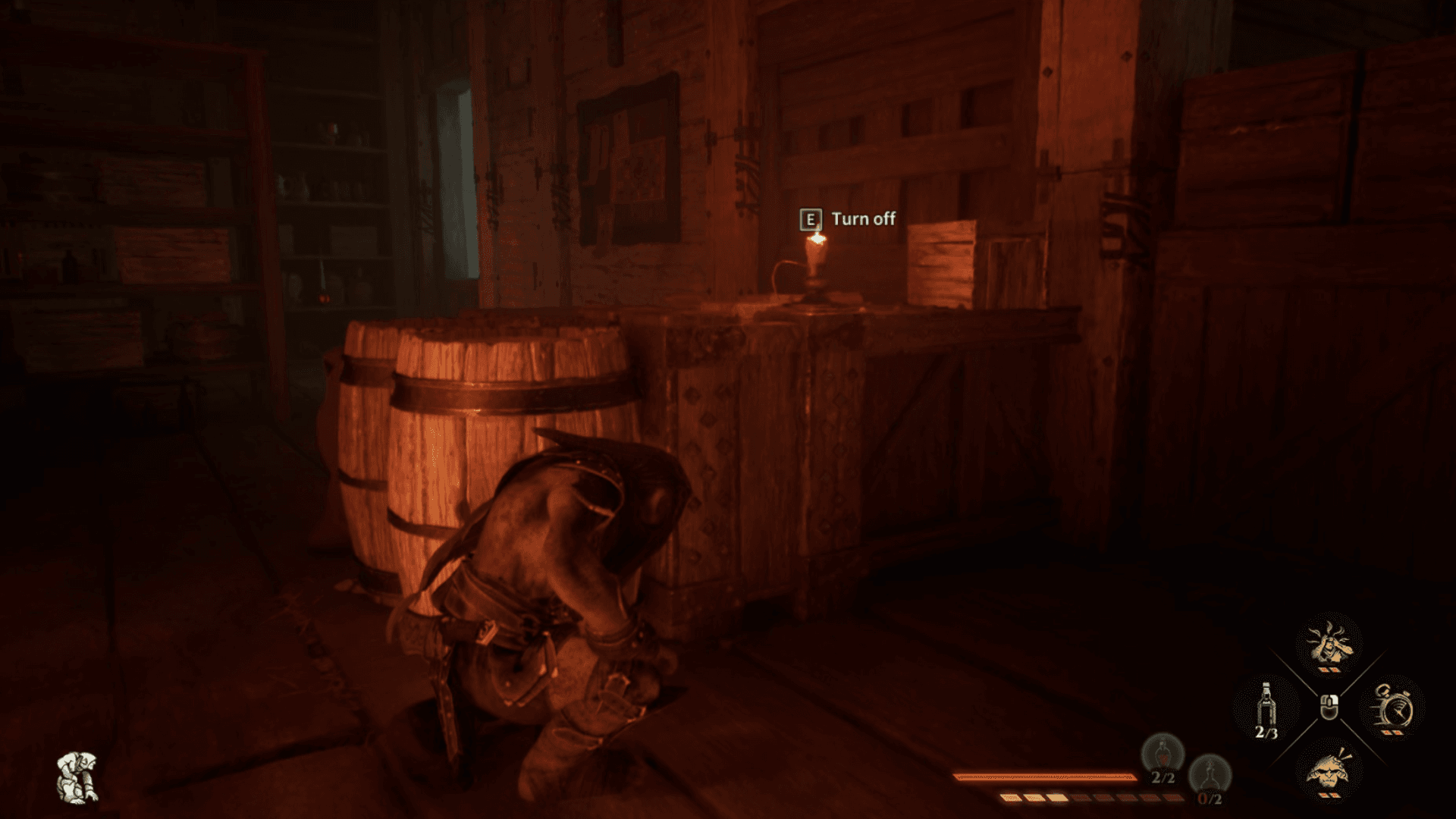Click the Turn off action label
The height and width of the screenshot is (819, 1456).
click(863, 220)
